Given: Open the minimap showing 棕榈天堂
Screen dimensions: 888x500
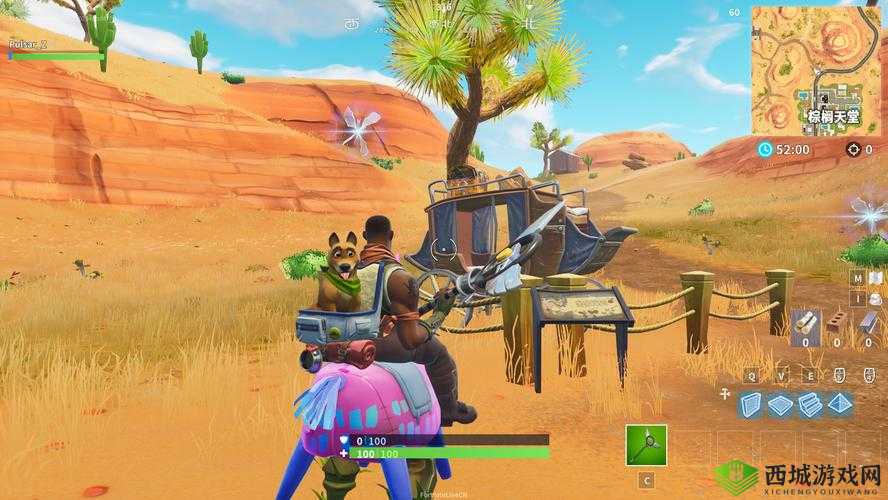Looking at the screenshot, I should click(817, 68).
